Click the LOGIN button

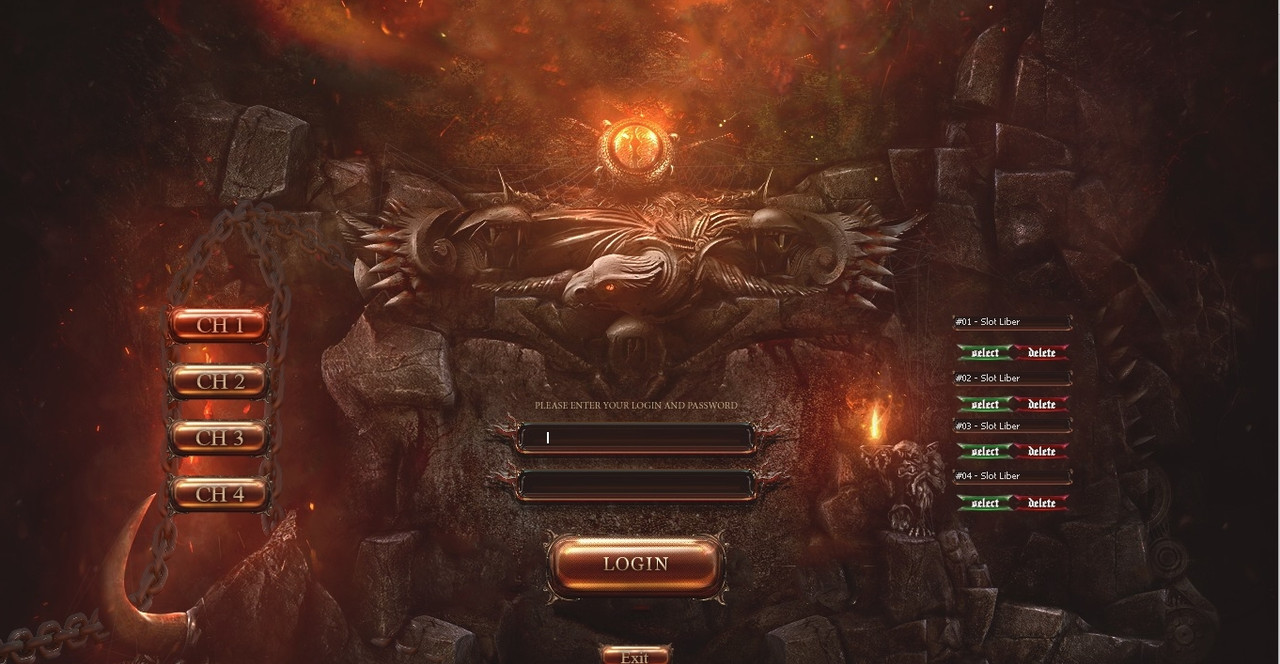click(636, 564)
